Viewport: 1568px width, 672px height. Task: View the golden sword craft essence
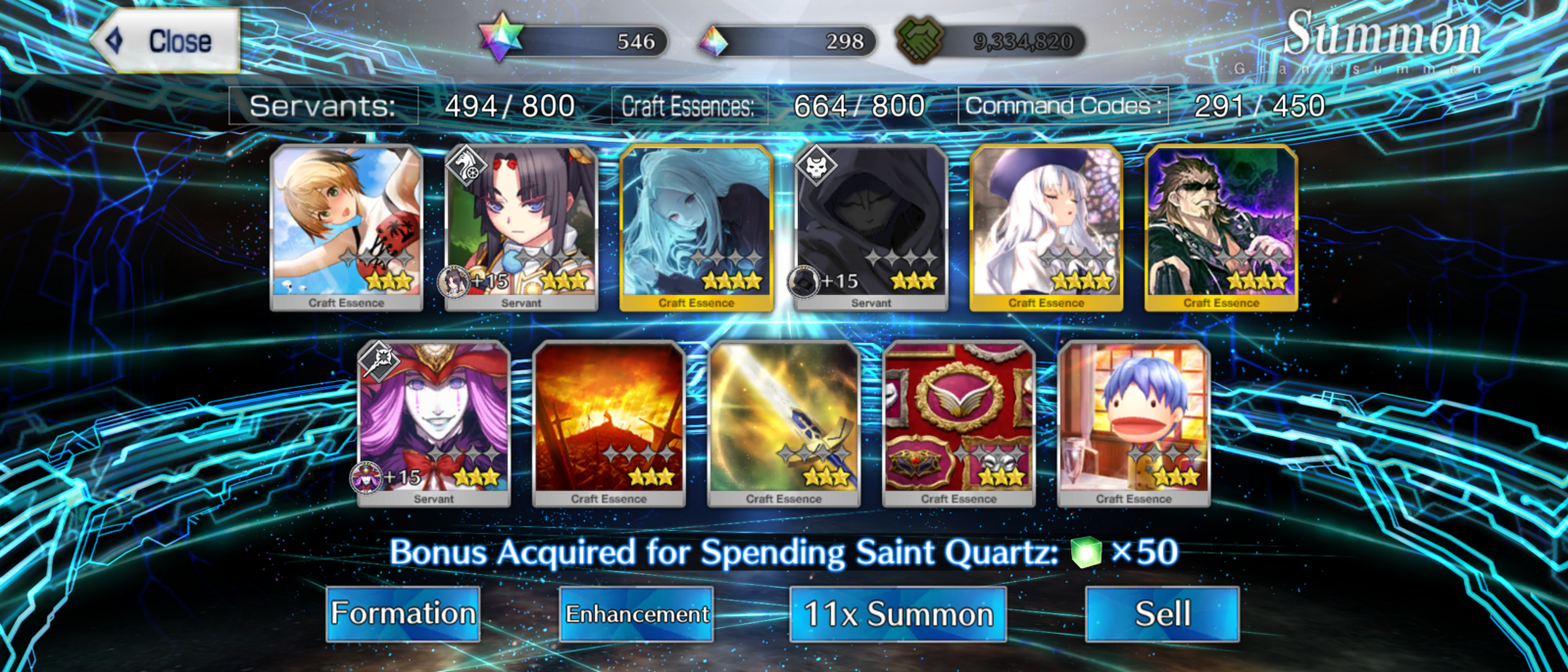[784, 422]
